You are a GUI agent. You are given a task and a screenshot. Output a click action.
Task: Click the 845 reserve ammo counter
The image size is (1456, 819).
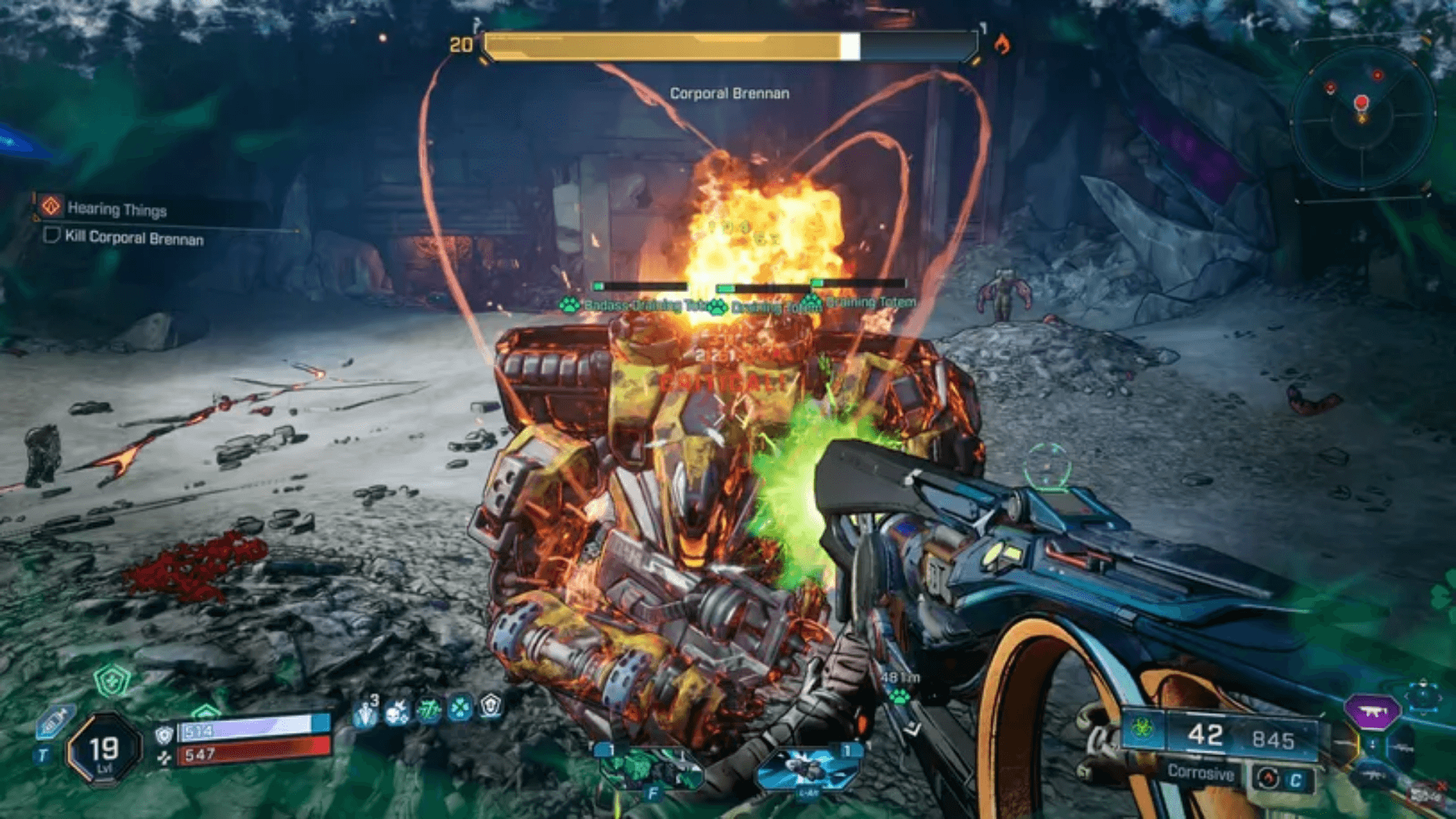point(1274,736)
